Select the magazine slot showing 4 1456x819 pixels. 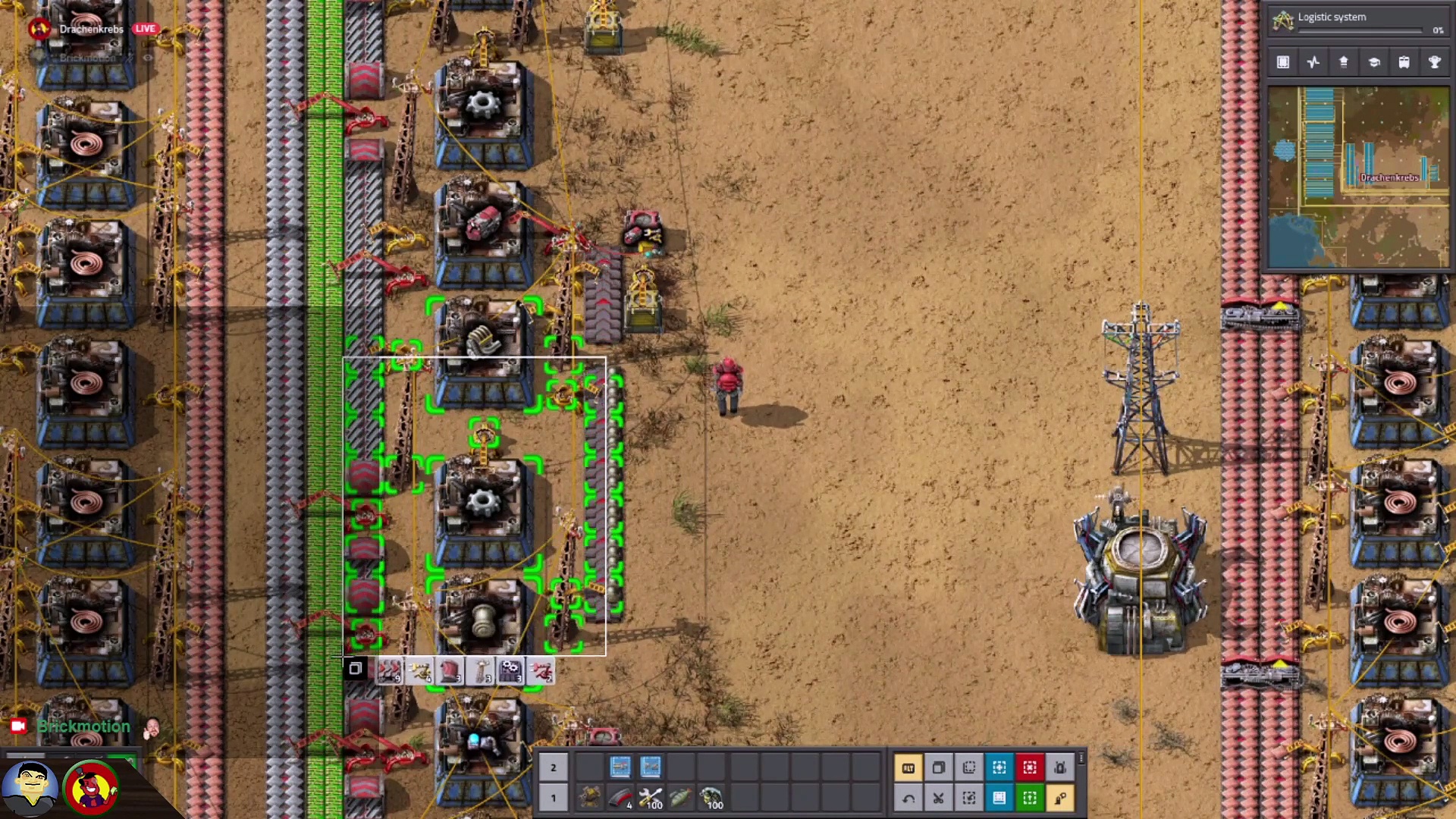pyautogui.click(x=620, y=798)
